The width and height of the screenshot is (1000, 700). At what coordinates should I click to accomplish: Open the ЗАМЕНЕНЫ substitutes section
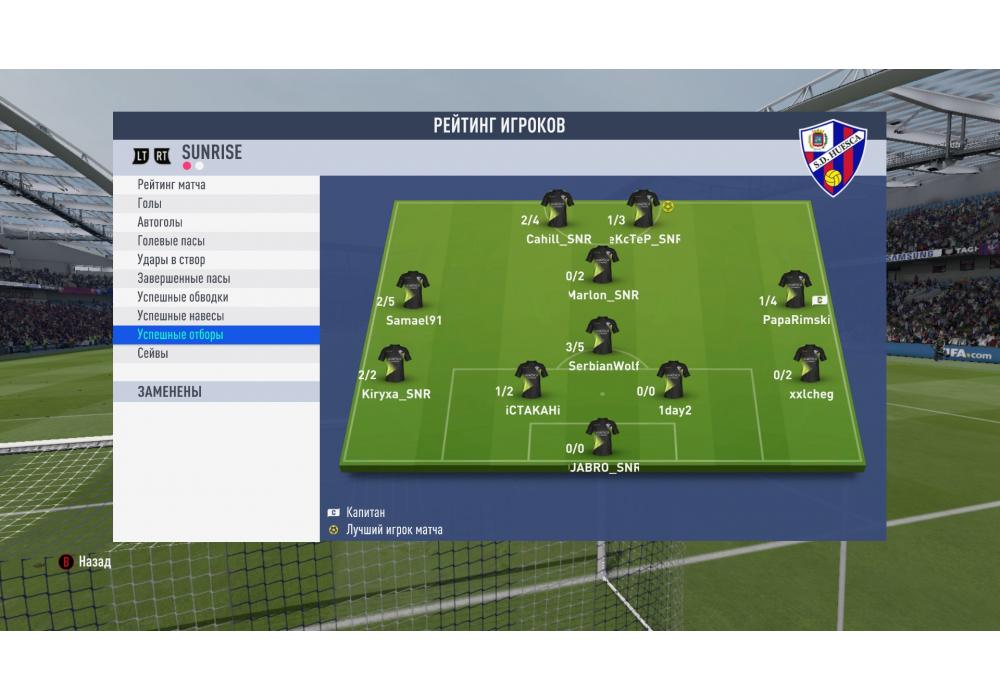pos(215,392)
